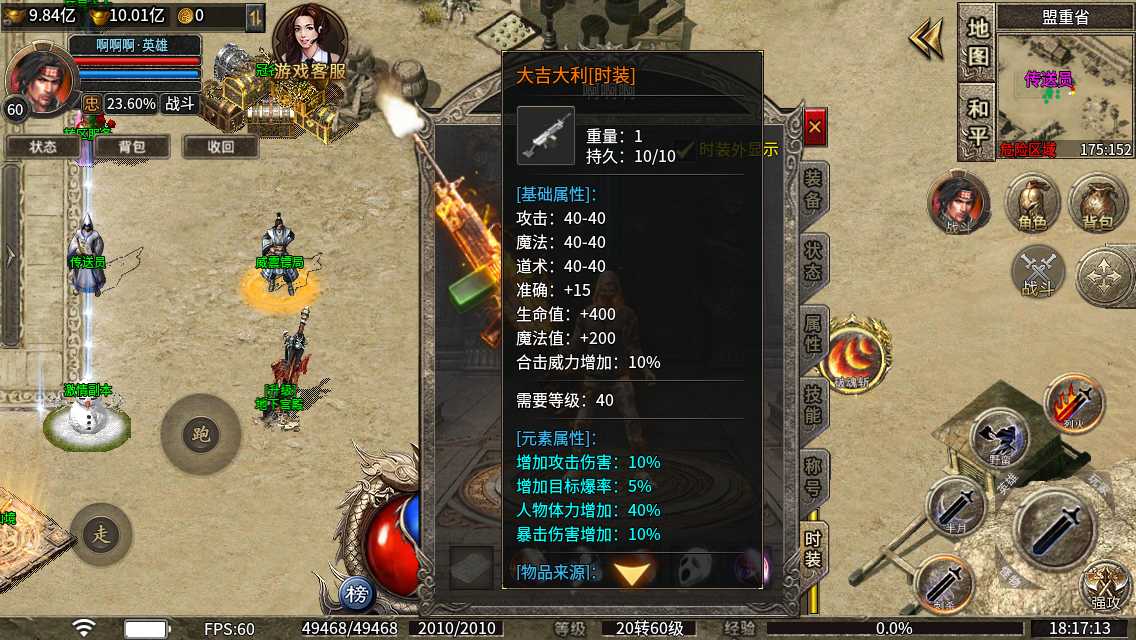This screenshot has width=1136, height=640.
Task: Tap the 跑 run button
Action: (x=200, y=434)
